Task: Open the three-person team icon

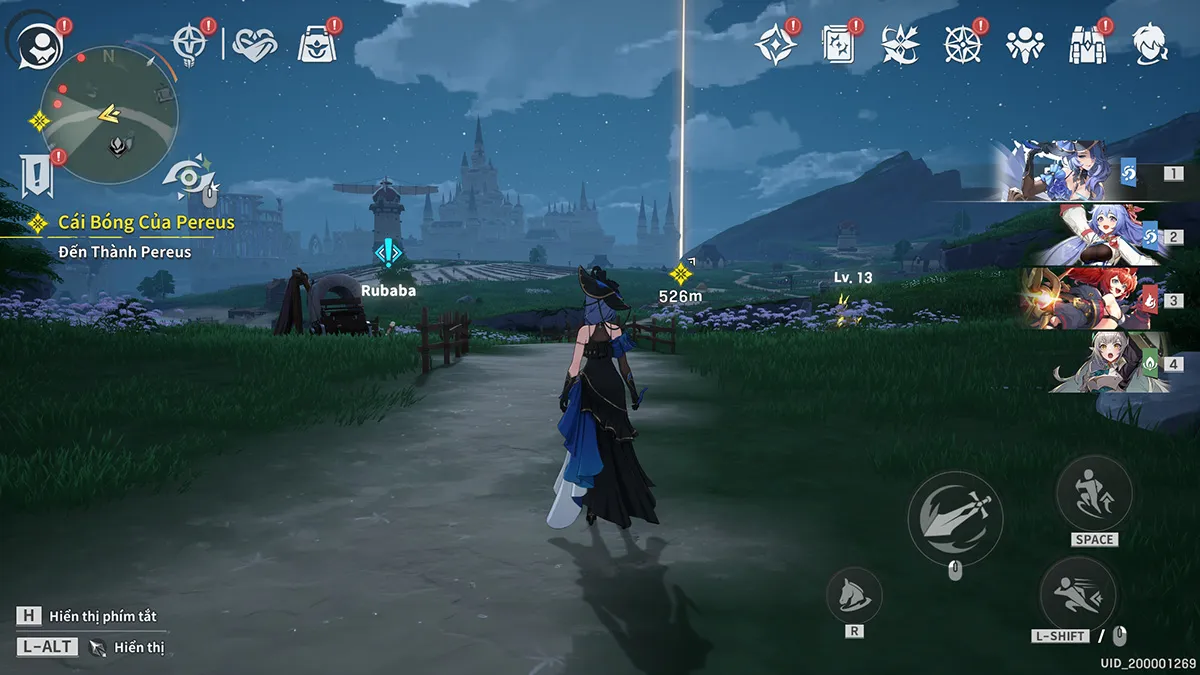Action: pos(1025,45)
